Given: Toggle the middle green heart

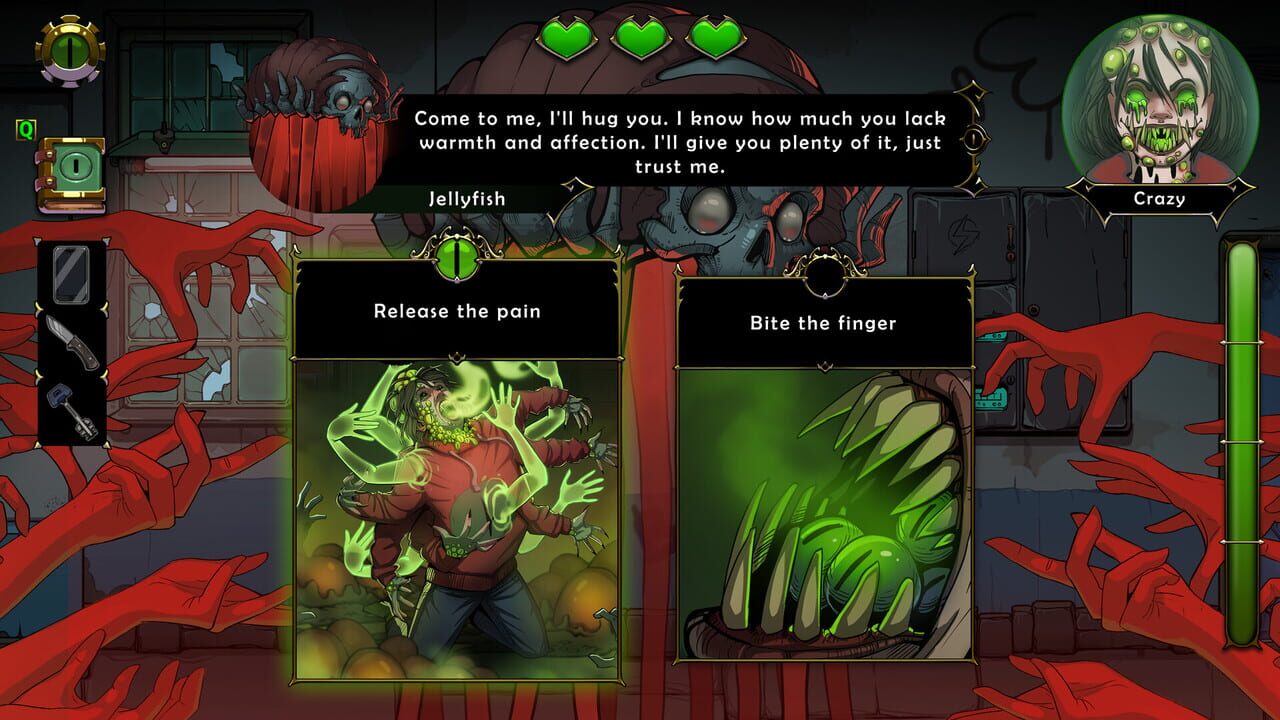Looking at the screenshot, I should [640, 34].
